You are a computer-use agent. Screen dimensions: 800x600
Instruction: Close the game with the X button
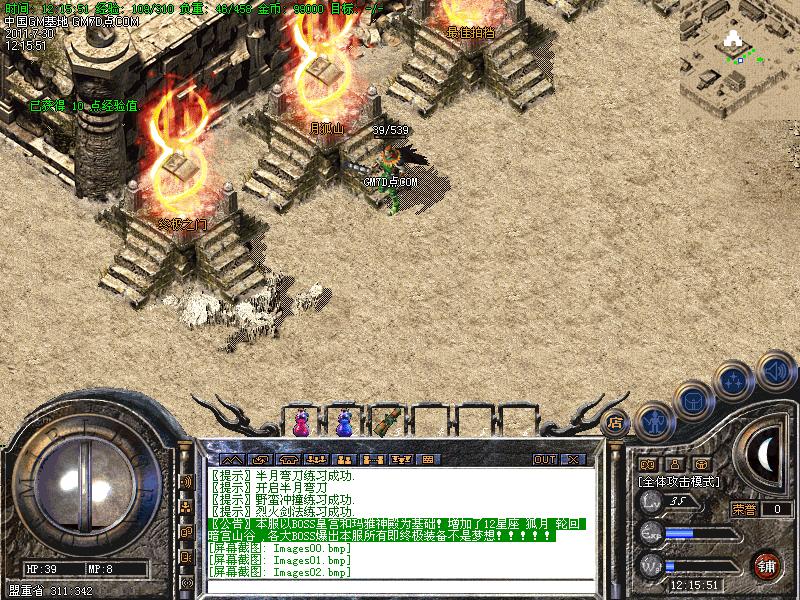click(x=573, y=459)
